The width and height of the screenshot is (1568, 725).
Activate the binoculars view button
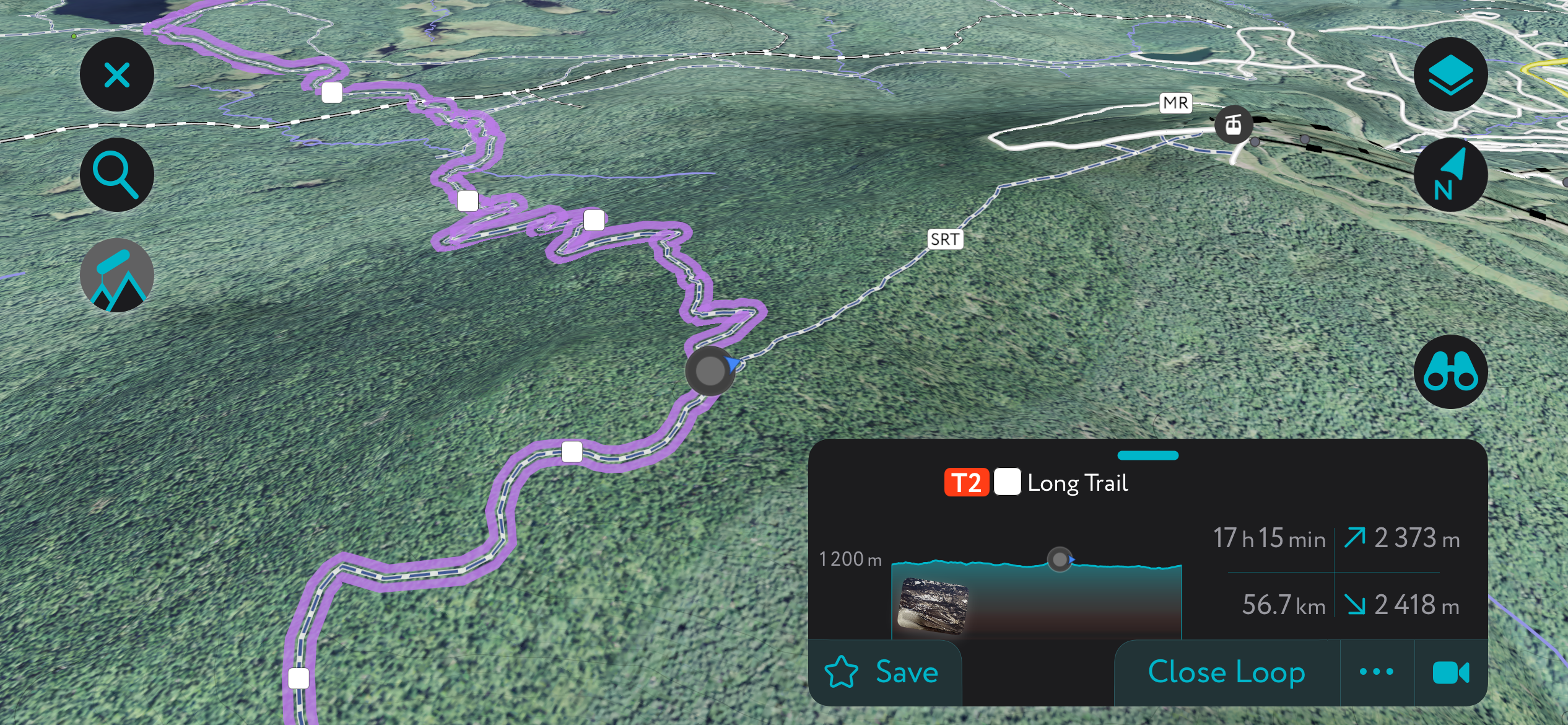click(1450, 372)
